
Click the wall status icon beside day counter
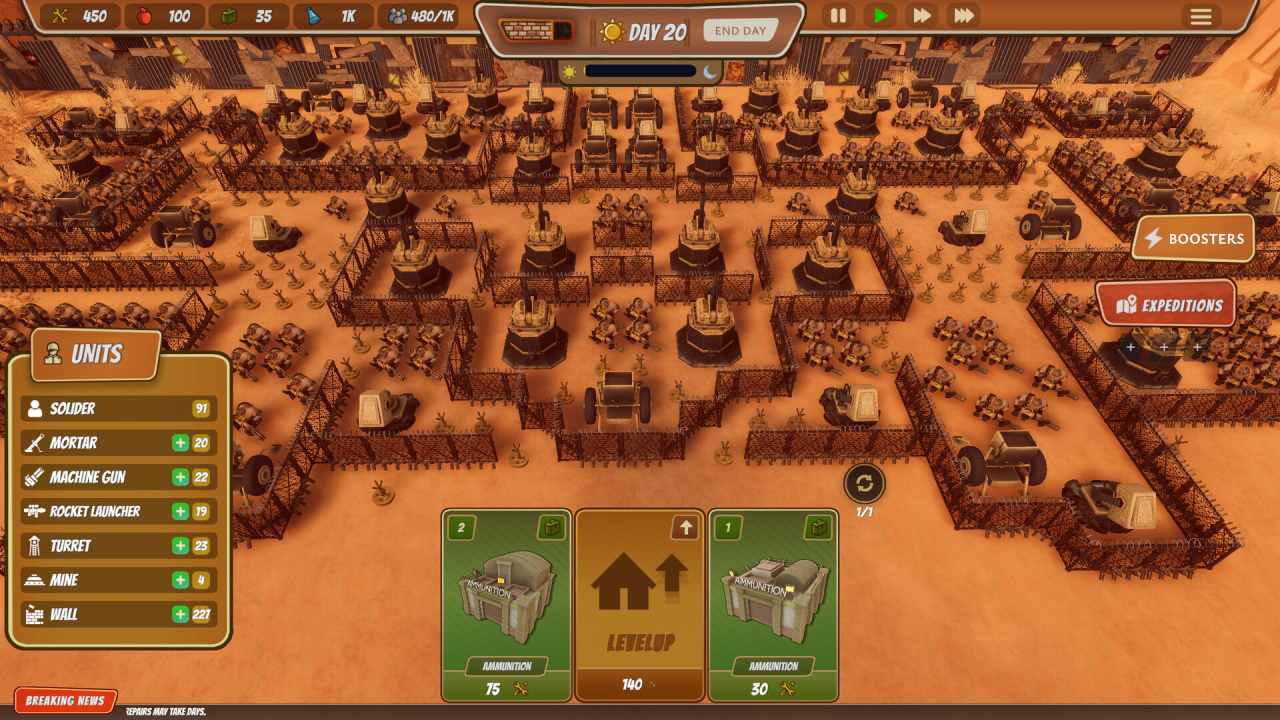537,31
